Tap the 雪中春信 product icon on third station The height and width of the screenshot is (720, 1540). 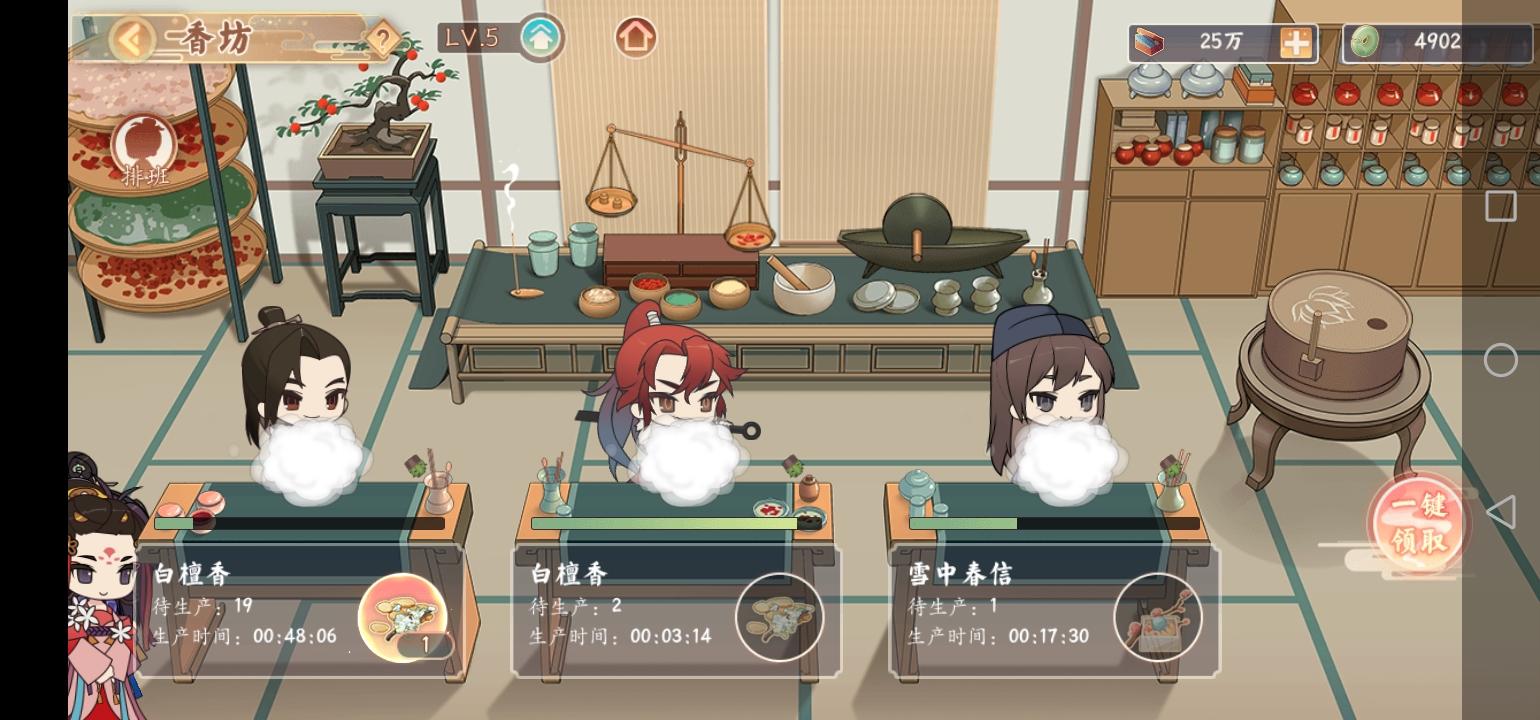tap(1158, 617)
